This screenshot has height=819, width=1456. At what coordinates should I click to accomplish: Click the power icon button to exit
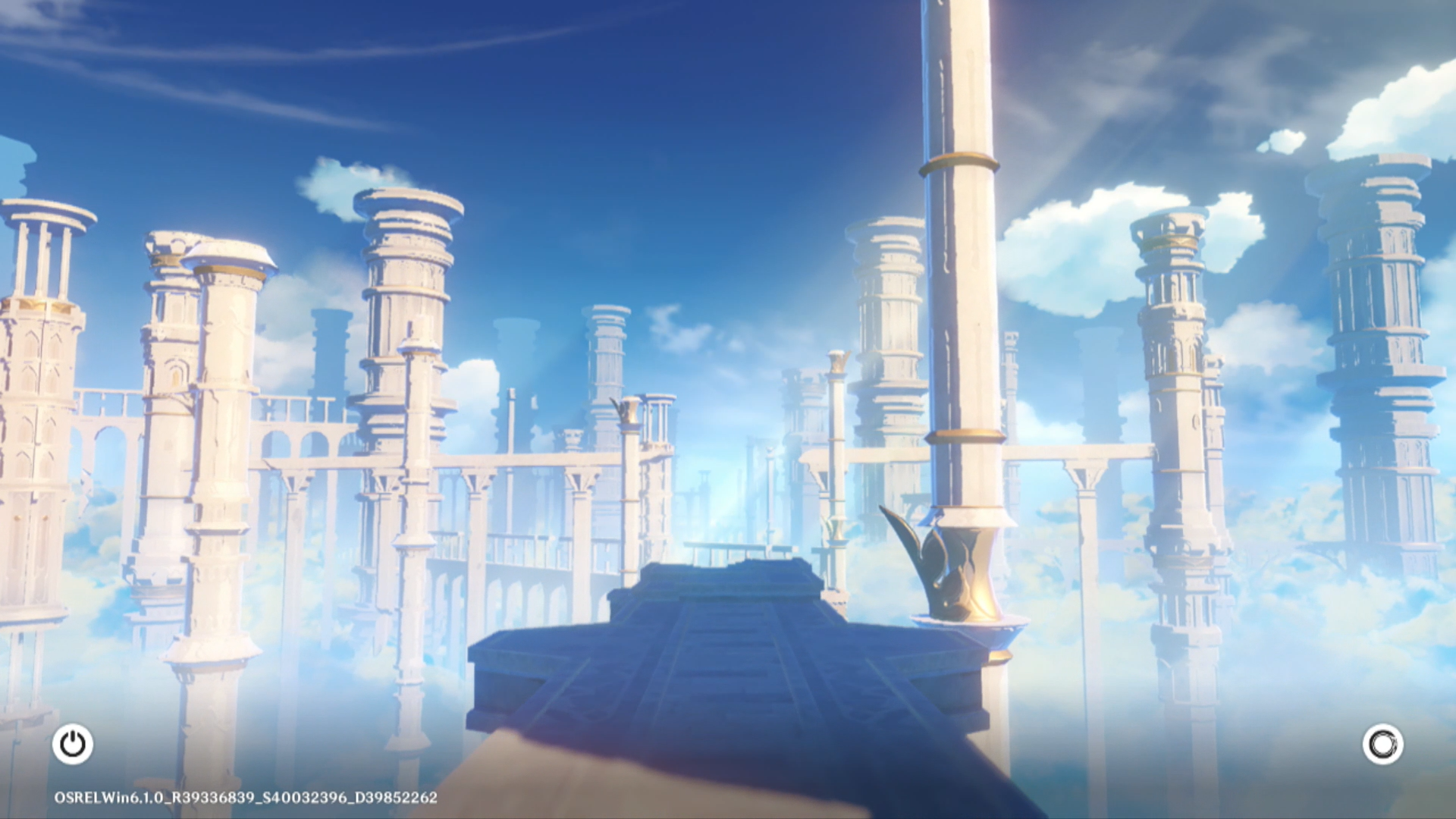click(73, 744)
